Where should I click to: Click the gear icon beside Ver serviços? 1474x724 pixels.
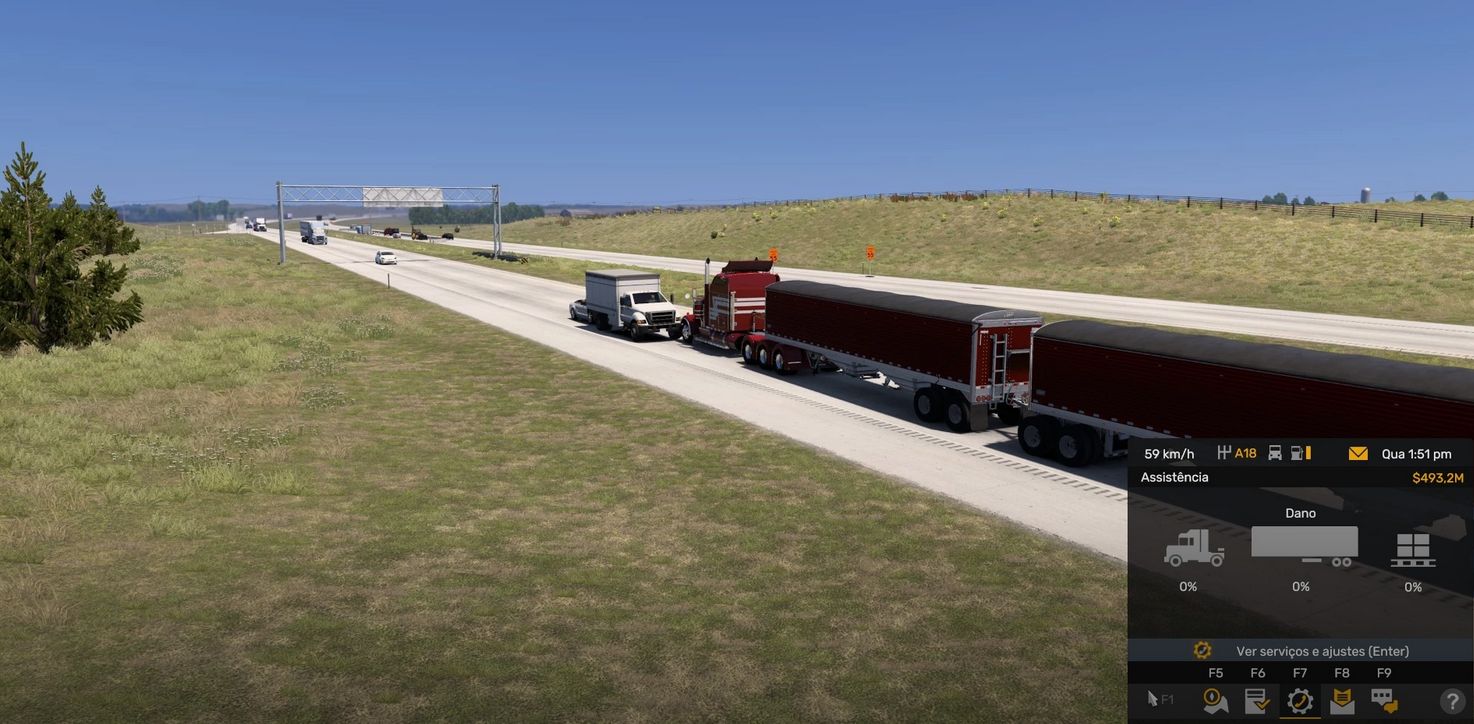pos(1203,651)
